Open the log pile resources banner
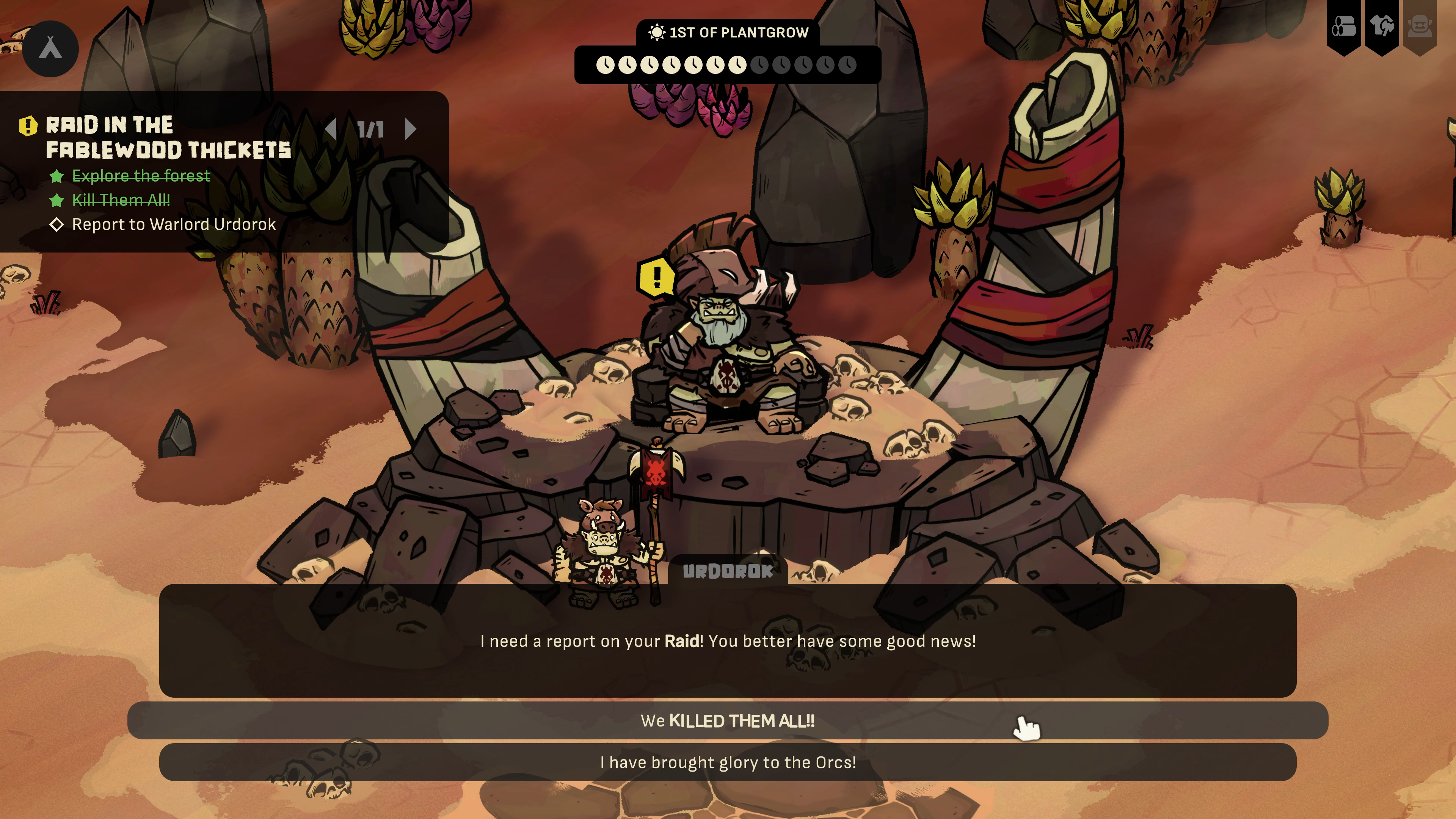The width and height of the screenshot is (1456, 819). 1343,27
